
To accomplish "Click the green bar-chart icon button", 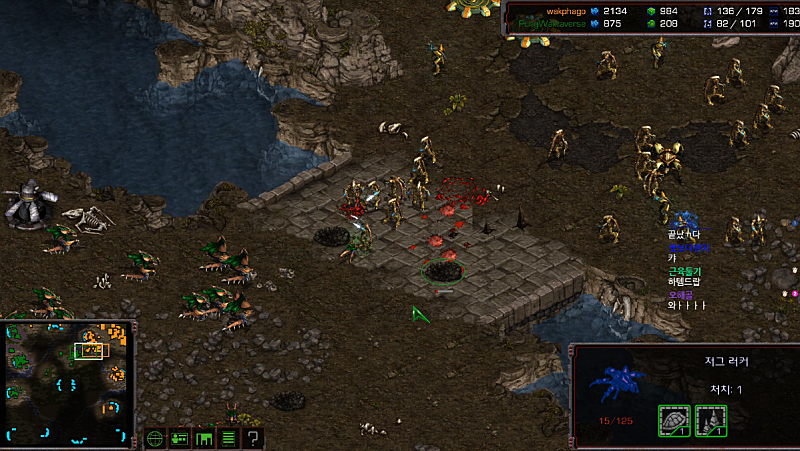I will tap(204, 438).
